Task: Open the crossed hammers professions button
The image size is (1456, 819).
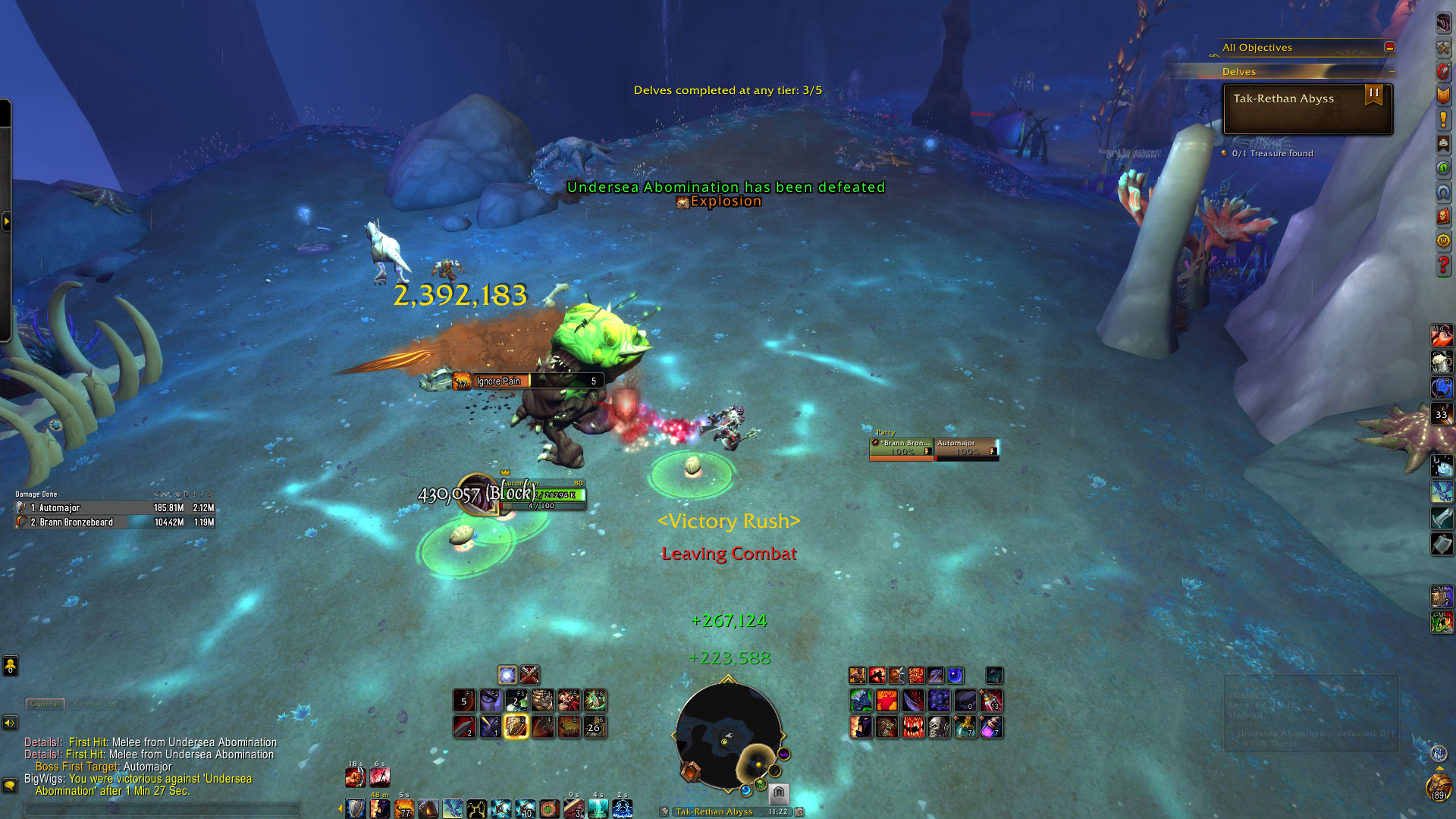Action: (1443, 47)
